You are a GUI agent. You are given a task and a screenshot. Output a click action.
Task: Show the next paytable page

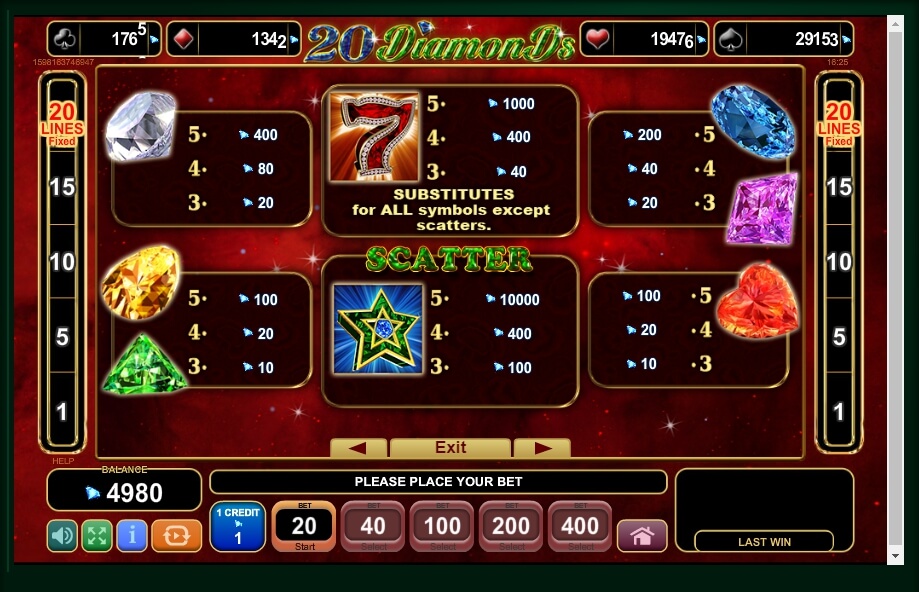pos(541,448)
